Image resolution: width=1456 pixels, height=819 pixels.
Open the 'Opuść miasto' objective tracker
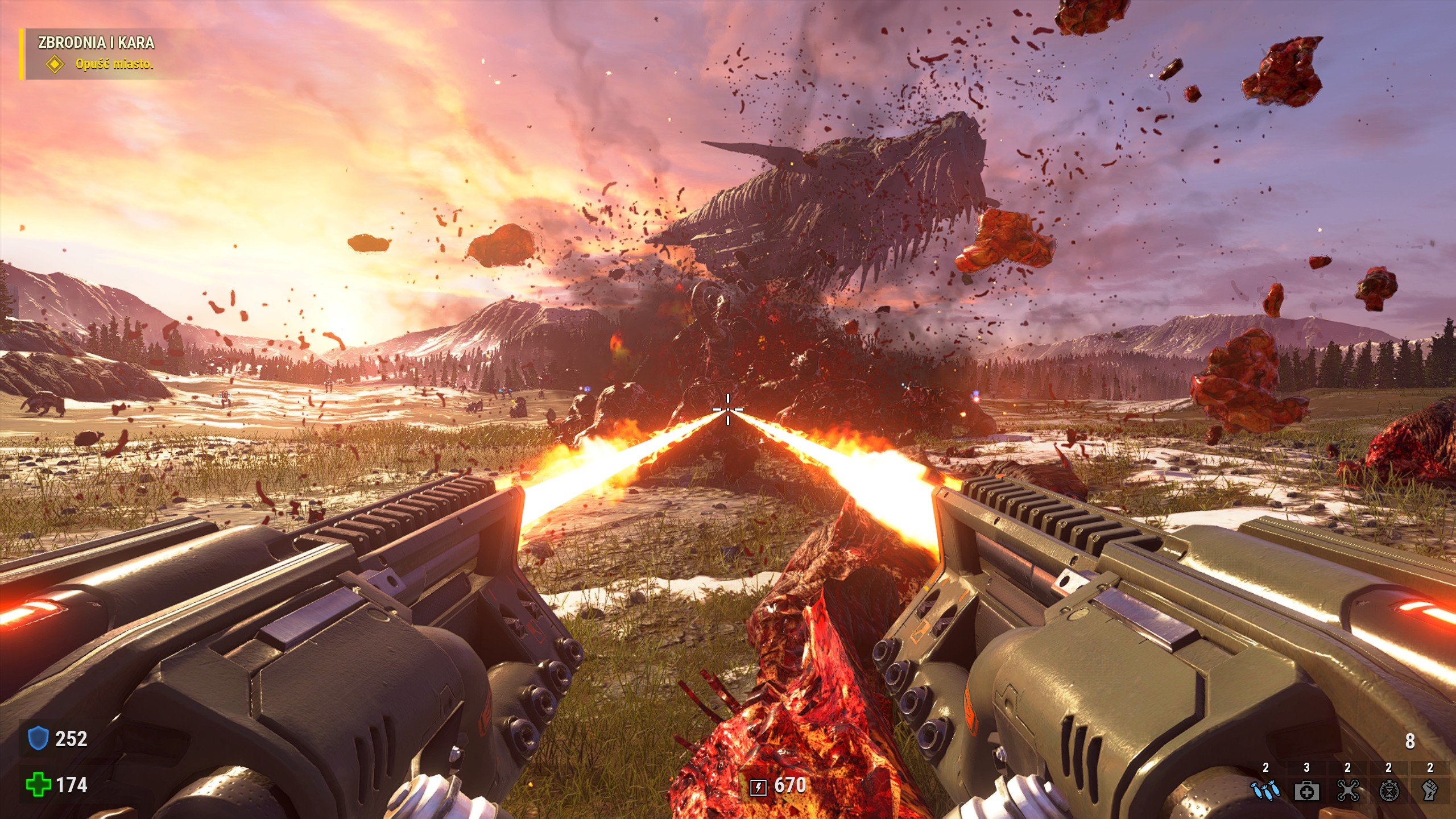114,64
